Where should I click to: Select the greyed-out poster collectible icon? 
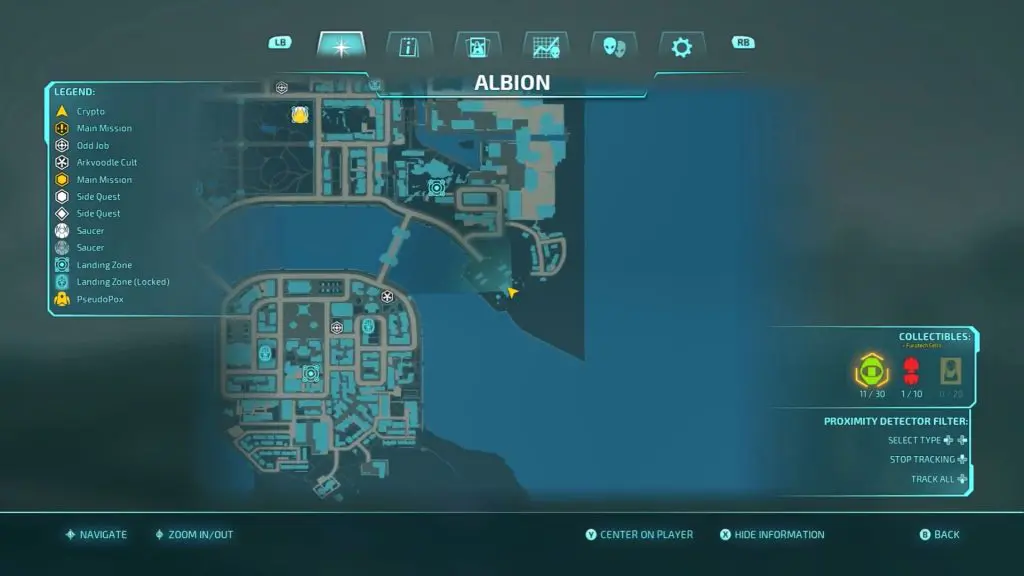coord(950,373)
